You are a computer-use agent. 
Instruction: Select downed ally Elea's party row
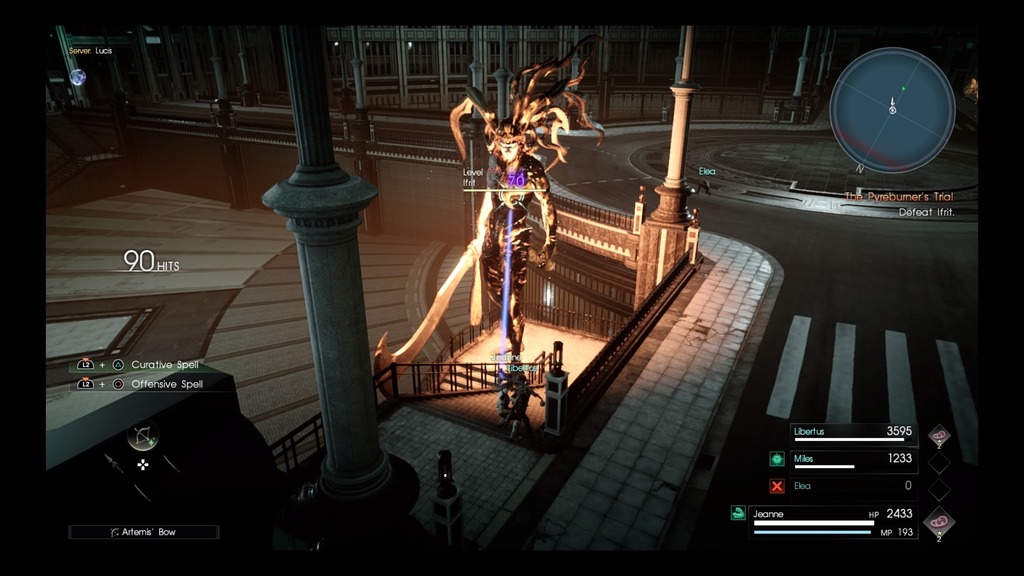click(852, 486)
